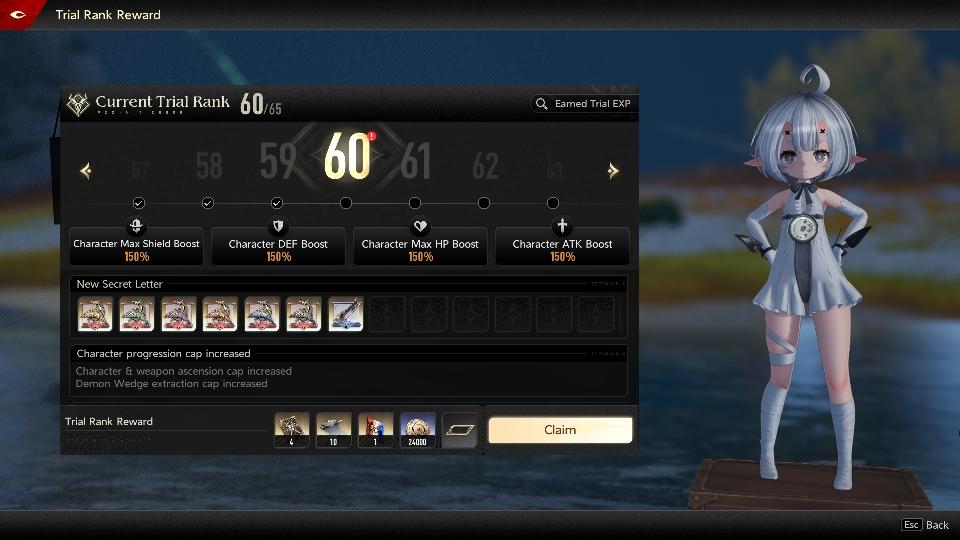View the Character Max Shield Boost bonus

(x=137, y=245)
